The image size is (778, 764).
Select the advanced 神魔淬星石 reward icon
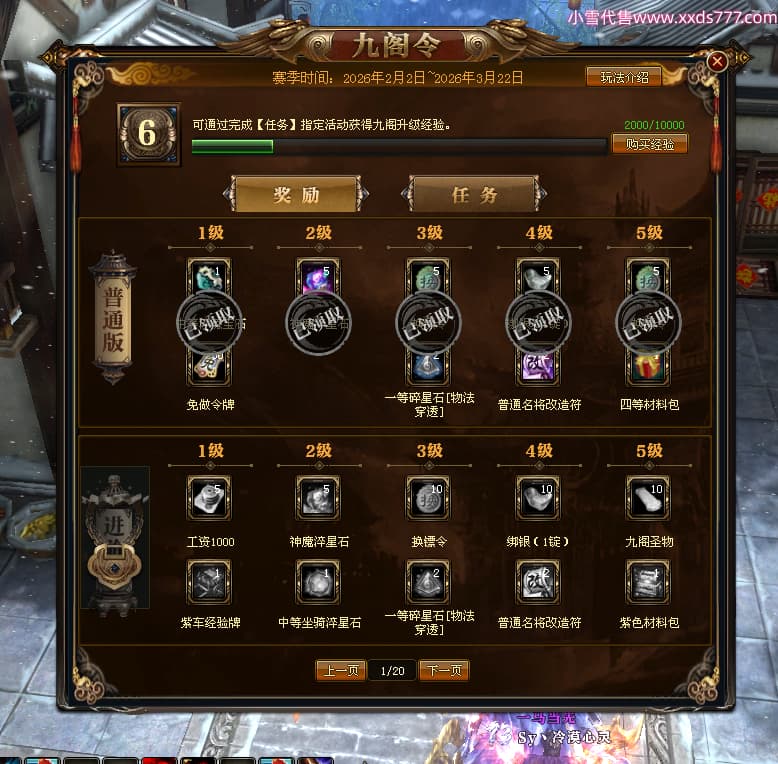click(318, 498)
